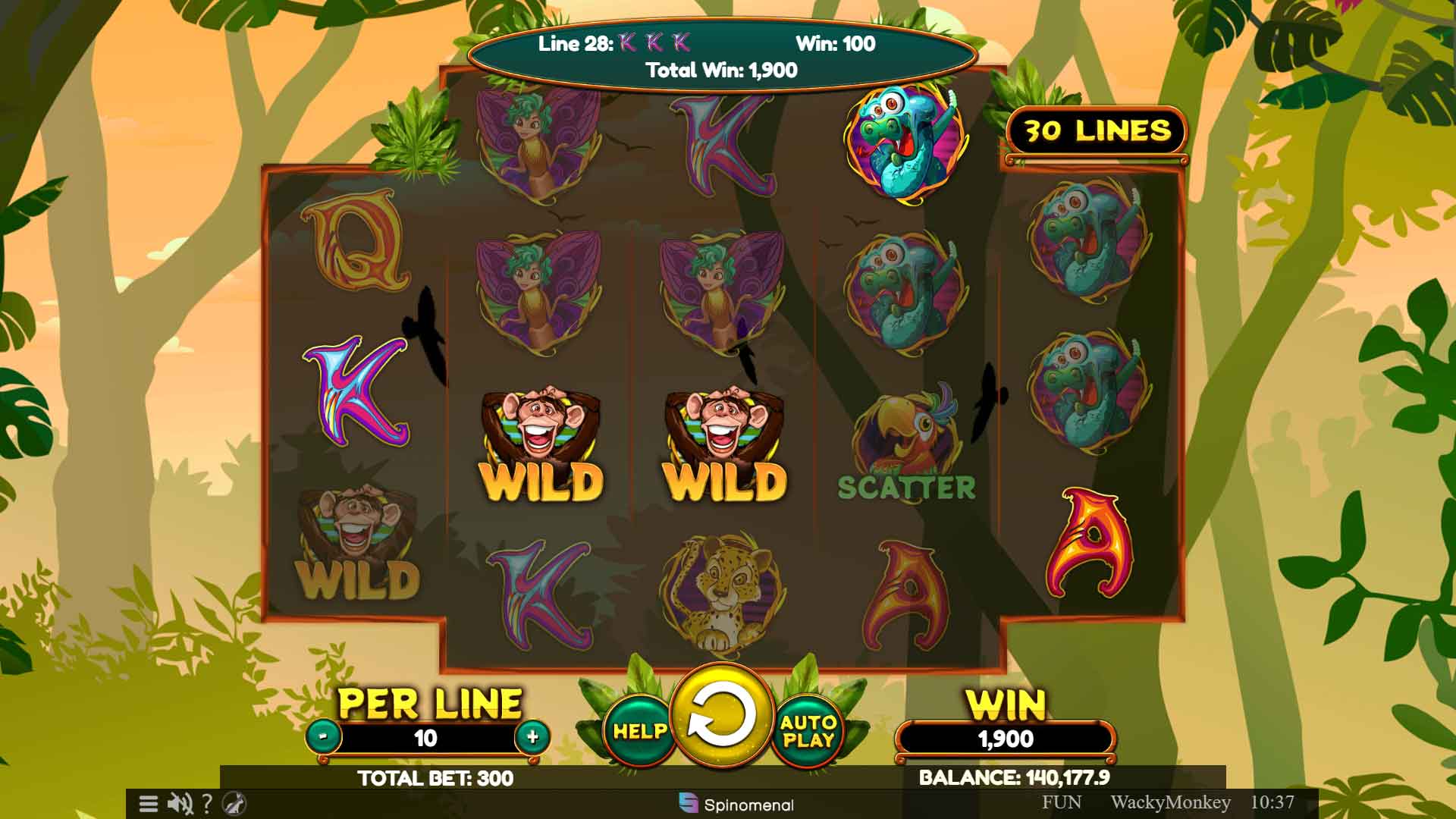Click the 30 Lines sign

(1097, 131)
